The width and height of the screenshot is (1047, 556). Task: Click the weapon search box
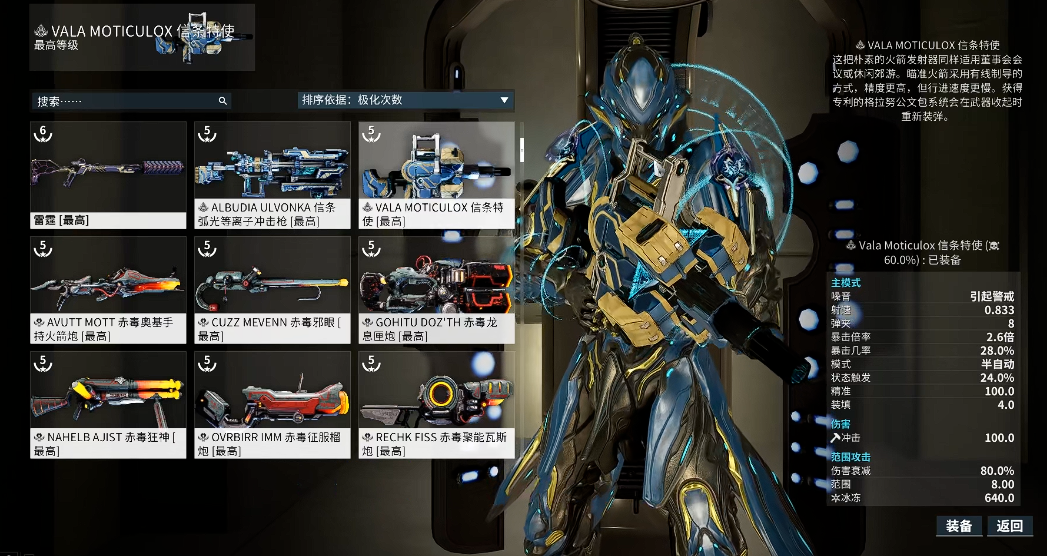point(130,101)
